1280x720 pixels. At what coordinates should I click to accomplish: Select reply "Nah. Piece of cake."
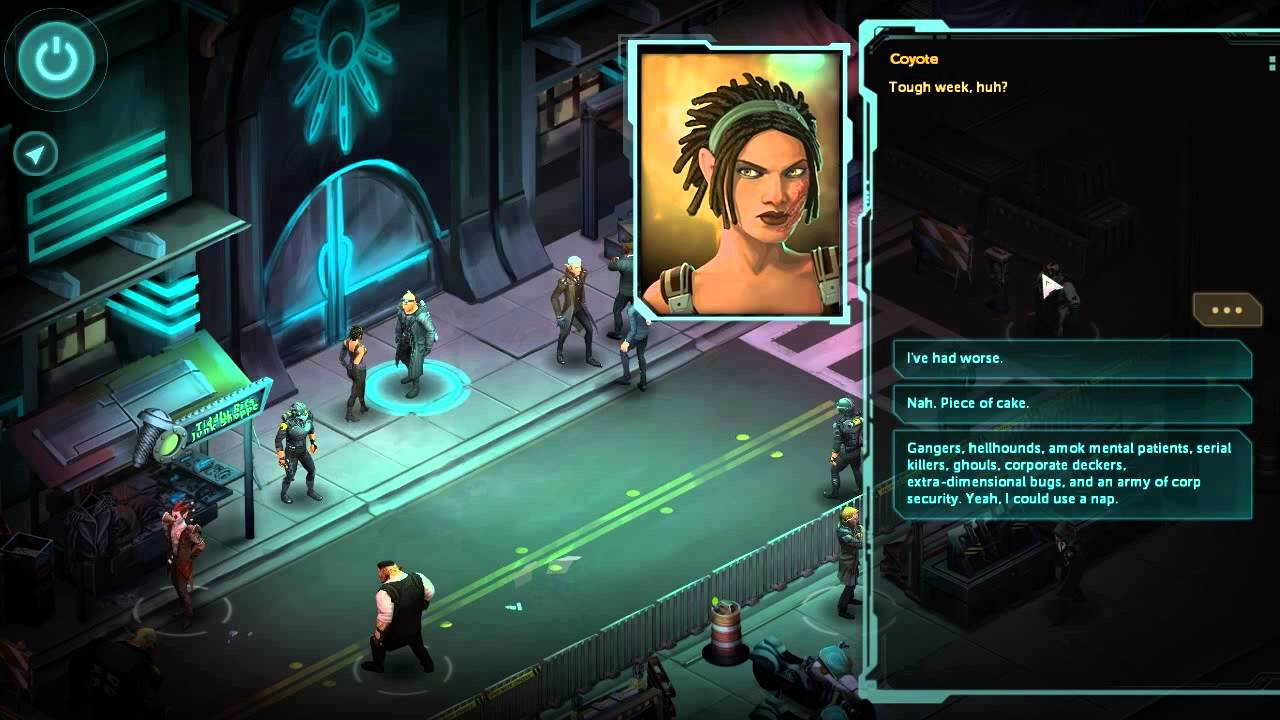tap(1072, 404)
